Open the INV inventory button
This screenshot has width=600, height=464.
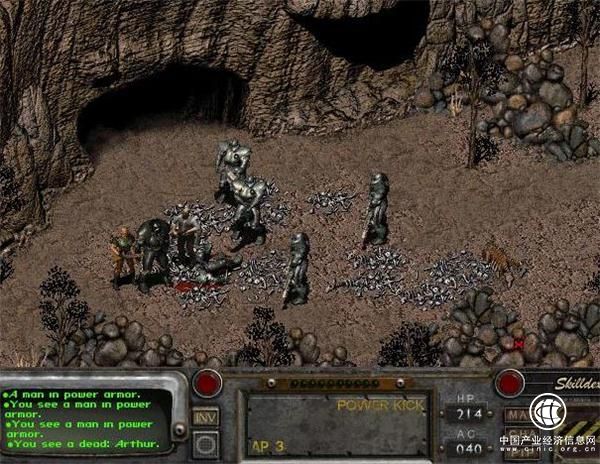[206, 416]
